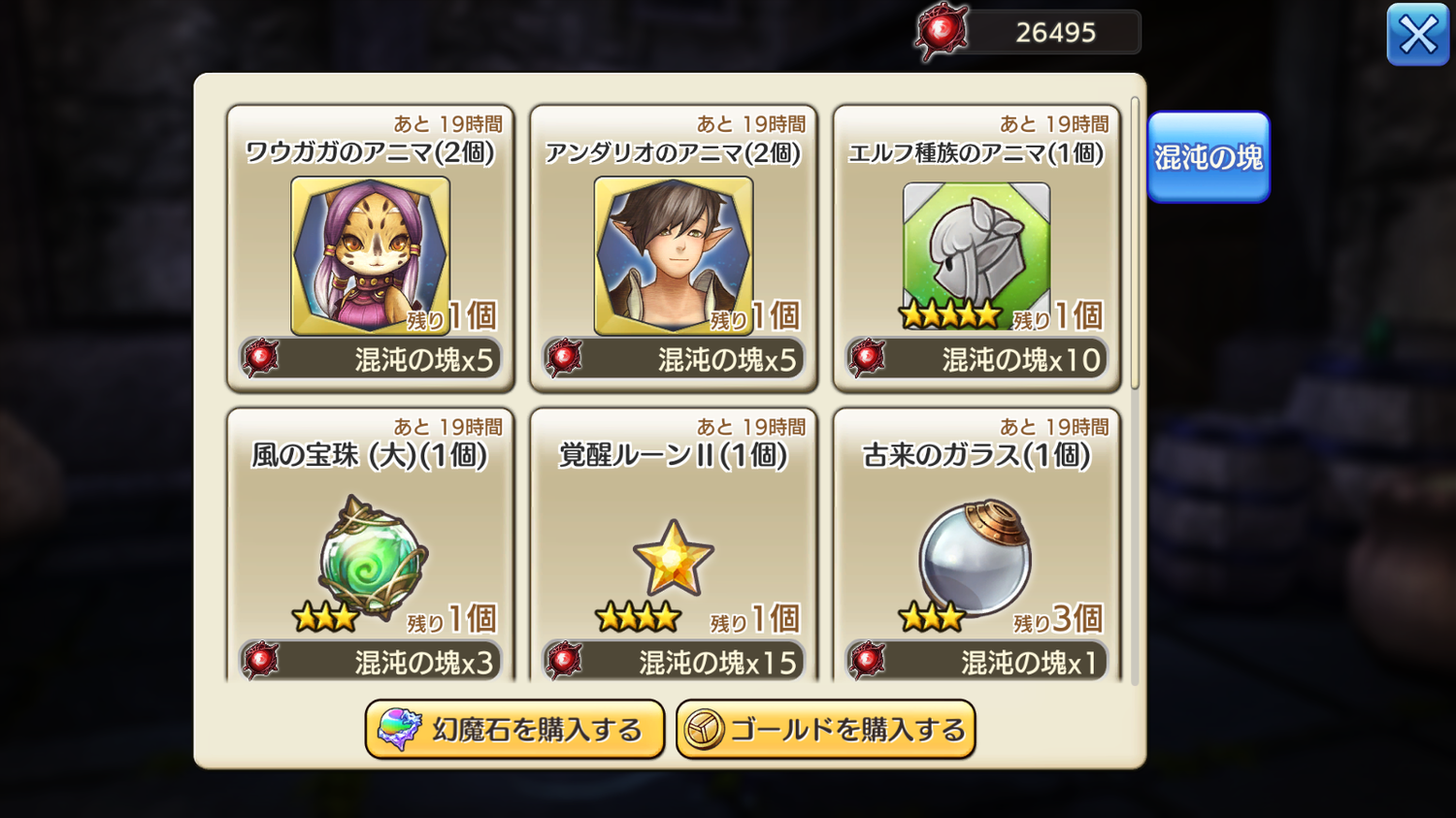Open 幻魔石を購入する purchase screen
This screenshot has width=1456, height=818.
coord(514,730)
